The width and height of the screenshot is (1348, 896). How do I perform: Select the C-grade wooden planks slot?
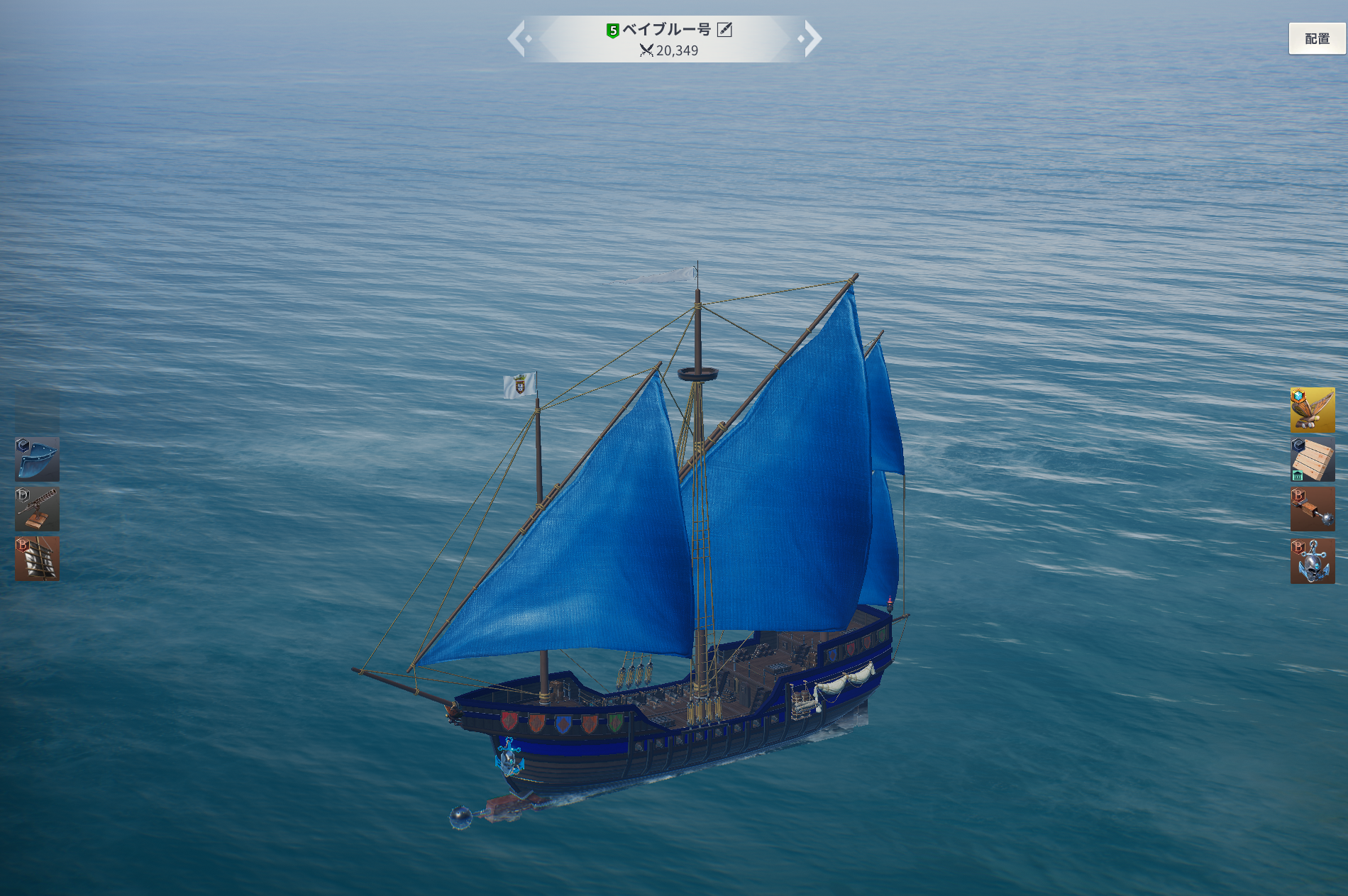1313,459
